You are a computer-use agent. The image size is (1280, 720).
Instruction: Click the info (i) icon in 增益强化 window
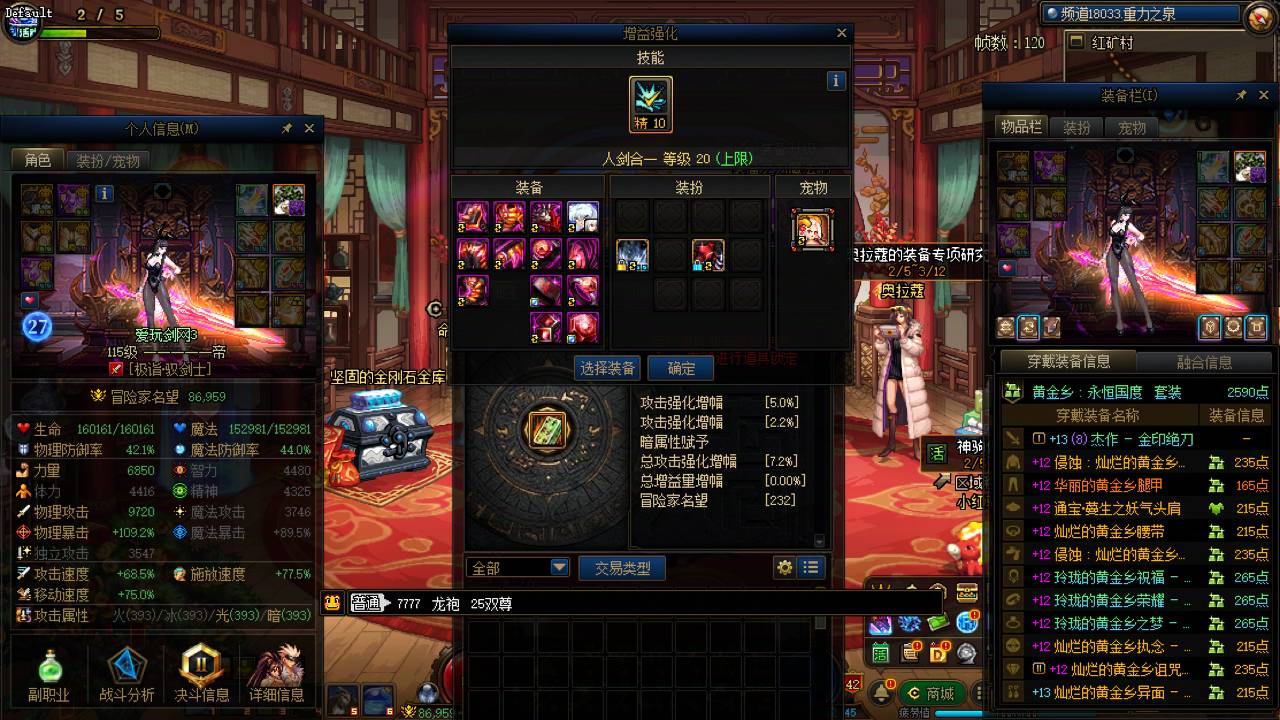tap(836, 80)
